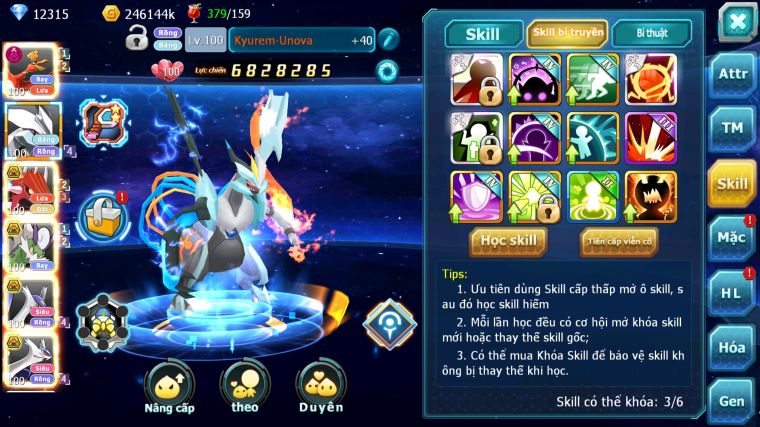Close the skill panel
Screen dimensions: 760x427
[x=736, y=22]
